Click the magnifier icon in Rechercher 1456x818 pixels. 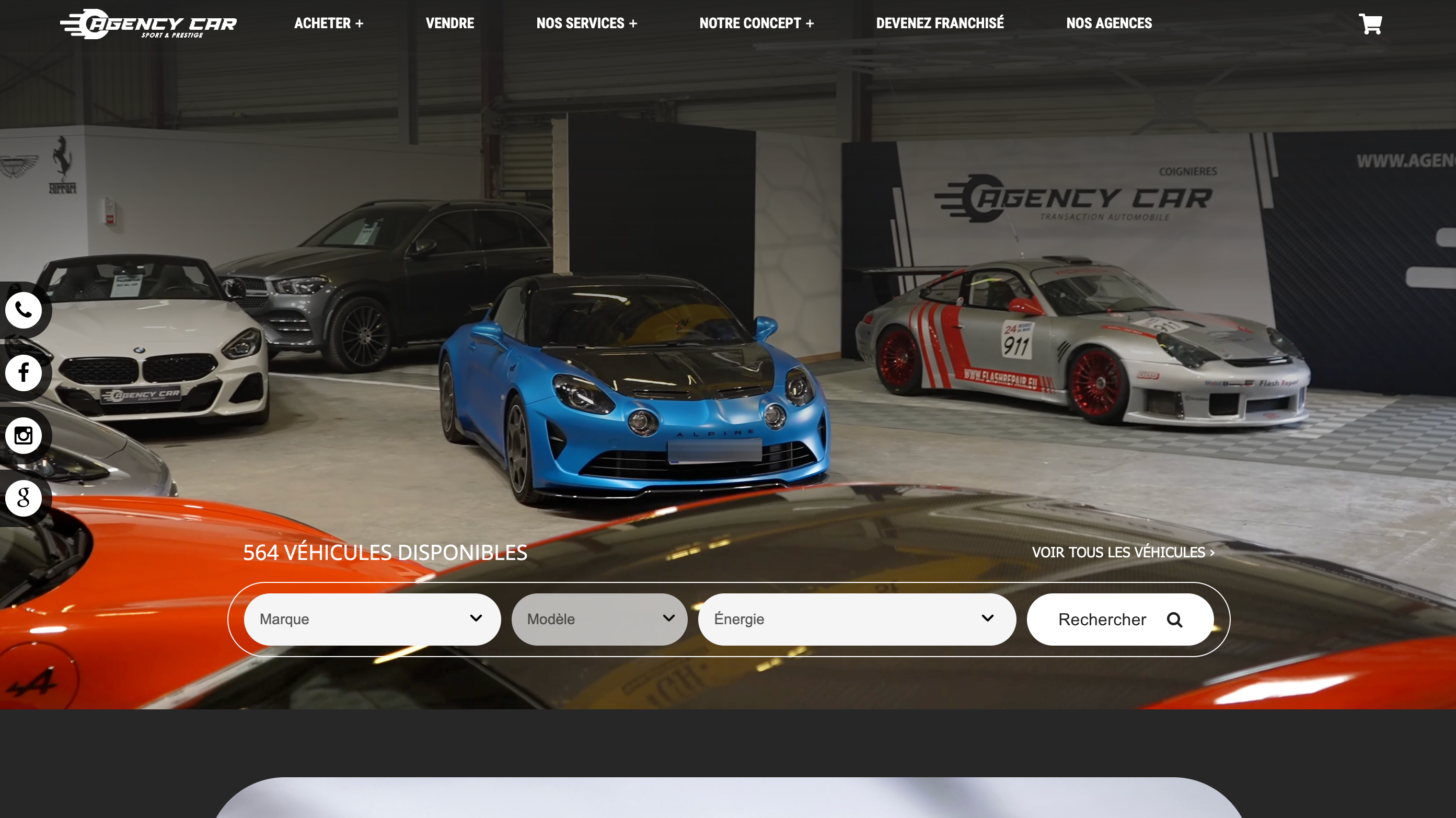click(1174, 619)
